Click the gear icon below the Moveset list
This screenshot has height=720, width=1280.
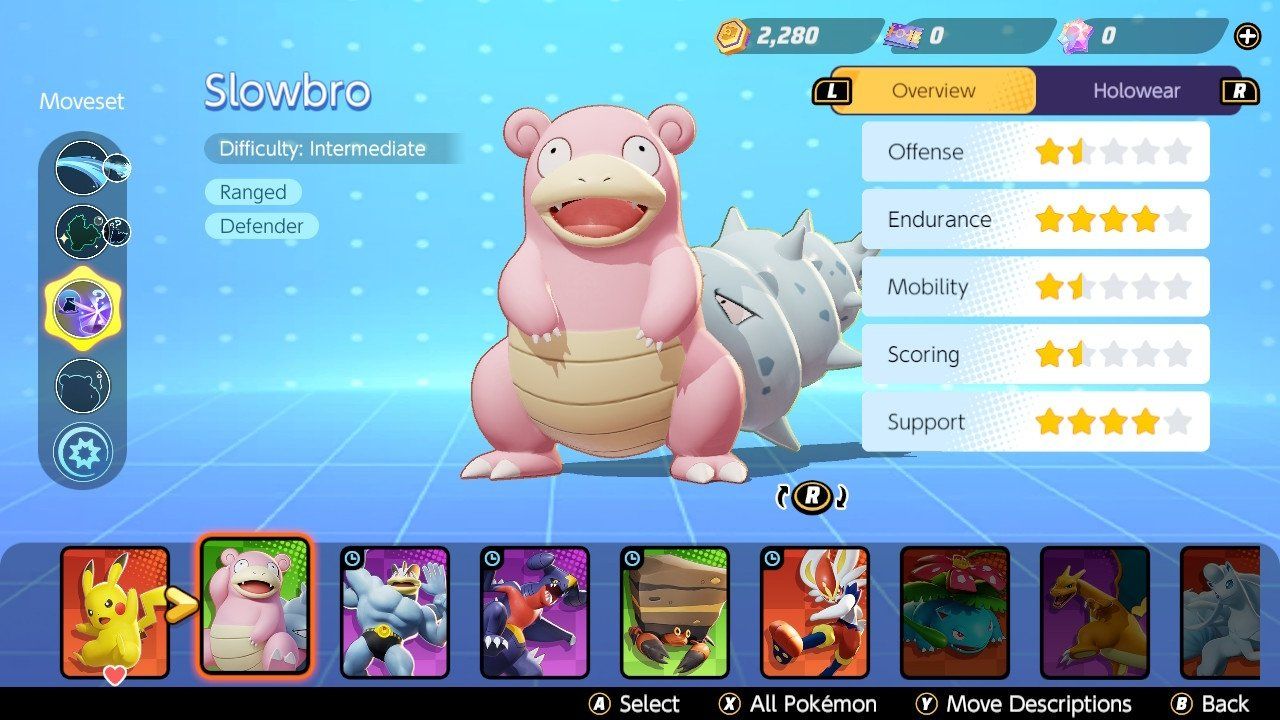coord(84,450)
